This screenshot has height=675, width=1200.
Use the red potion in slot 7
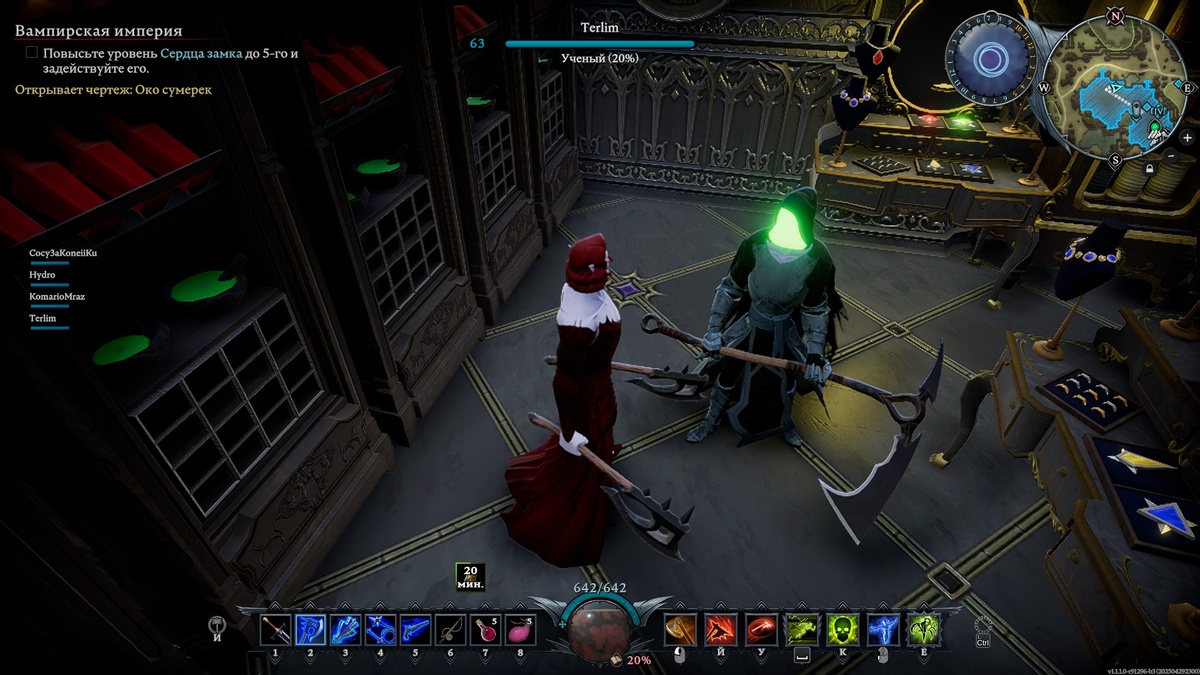pyautogui.click(x=486, y=630)
